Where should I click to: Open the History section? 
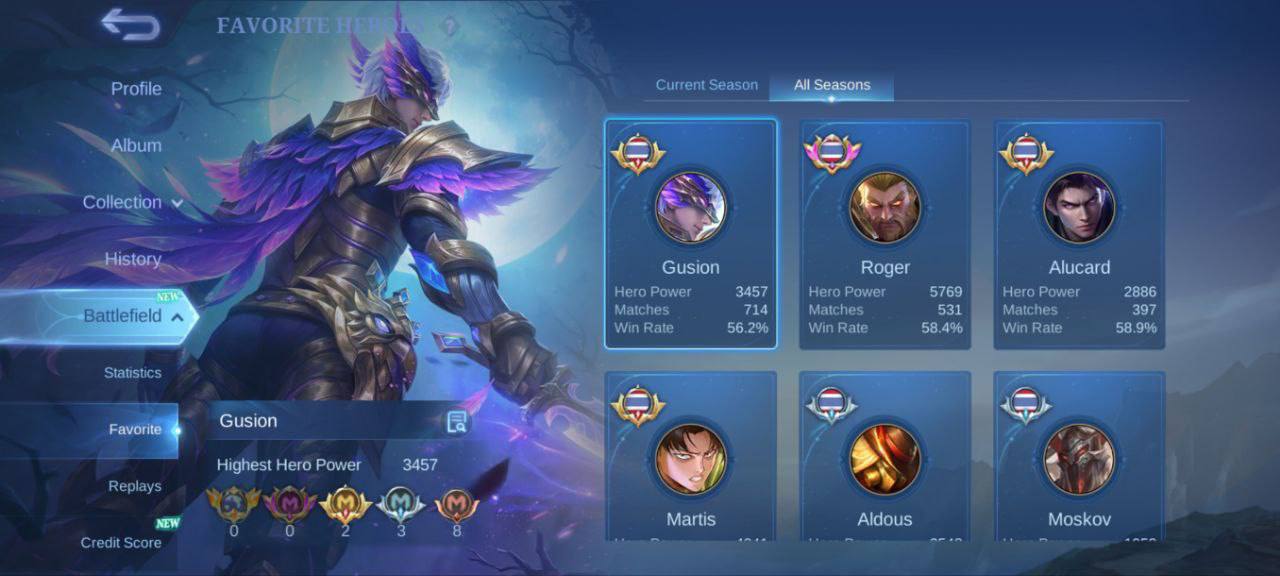pyautogui.click(x=133, y=259)
